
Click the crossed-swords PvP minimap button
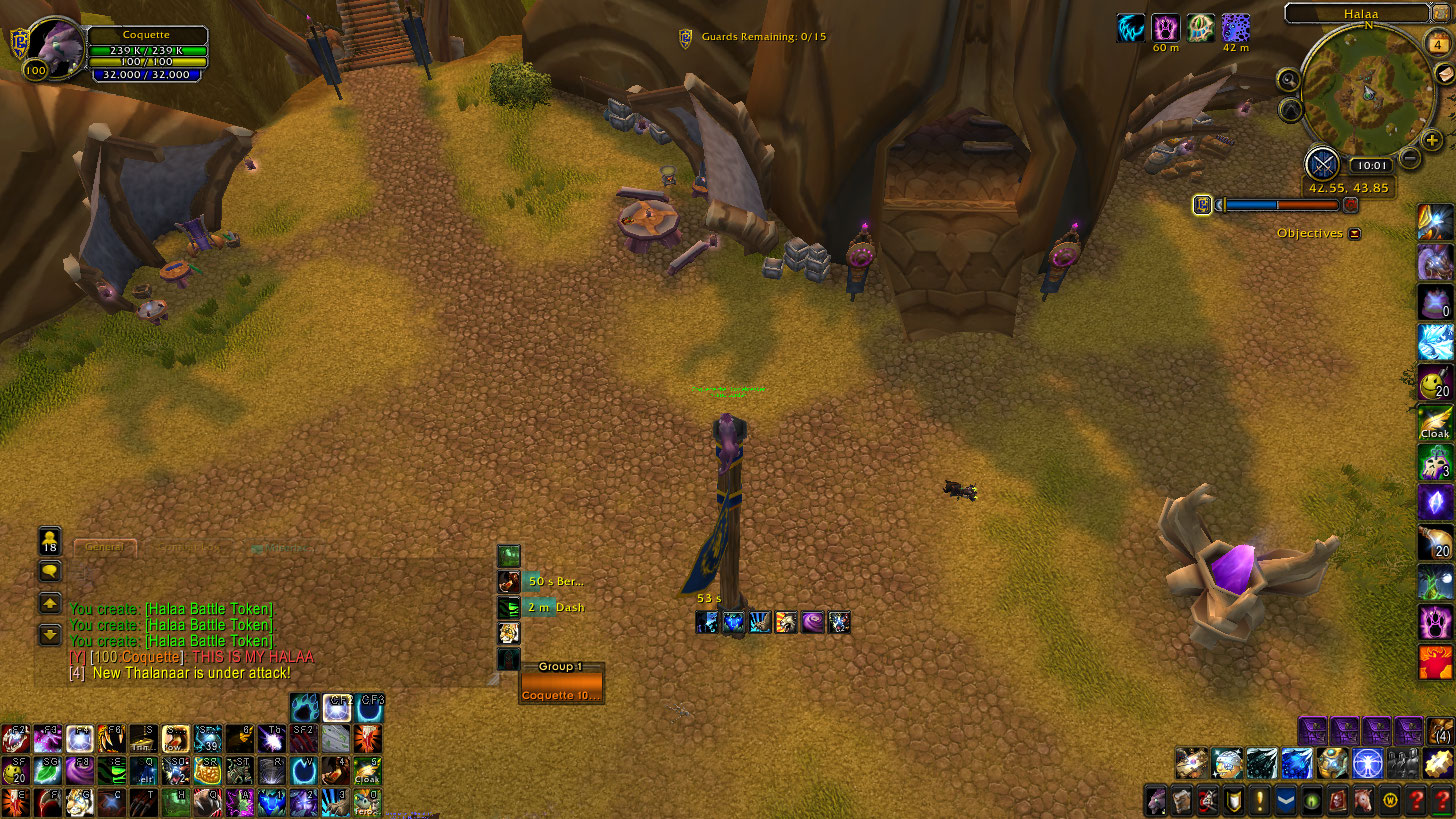coord(1322,163)
